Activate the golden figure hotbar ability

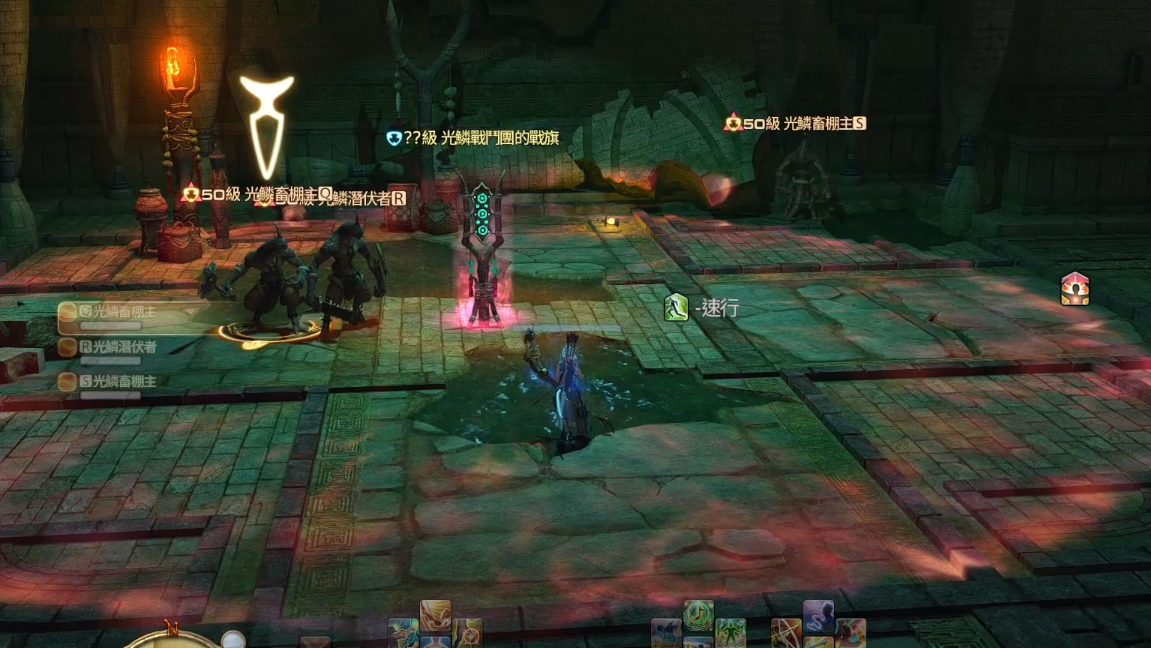click(435, 614)
